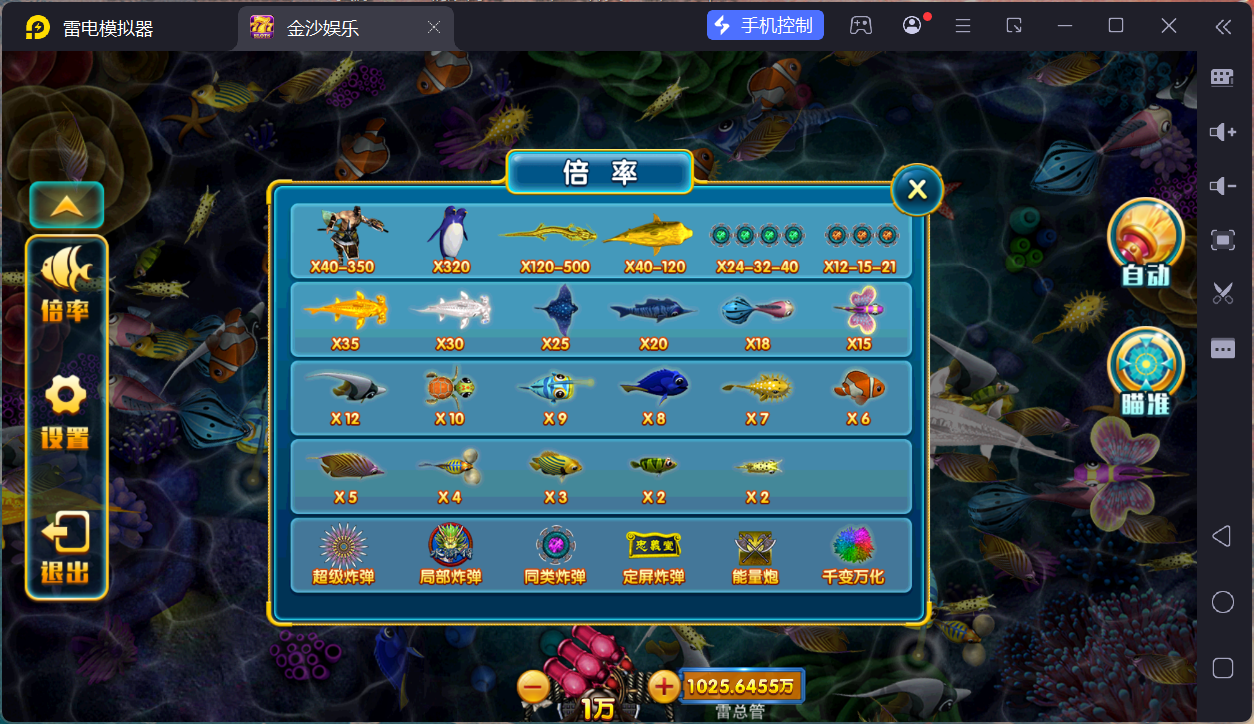Collapse the side menu arrow button
The width and height of the screenshot is (1254, 724).
tap(66, 206)
